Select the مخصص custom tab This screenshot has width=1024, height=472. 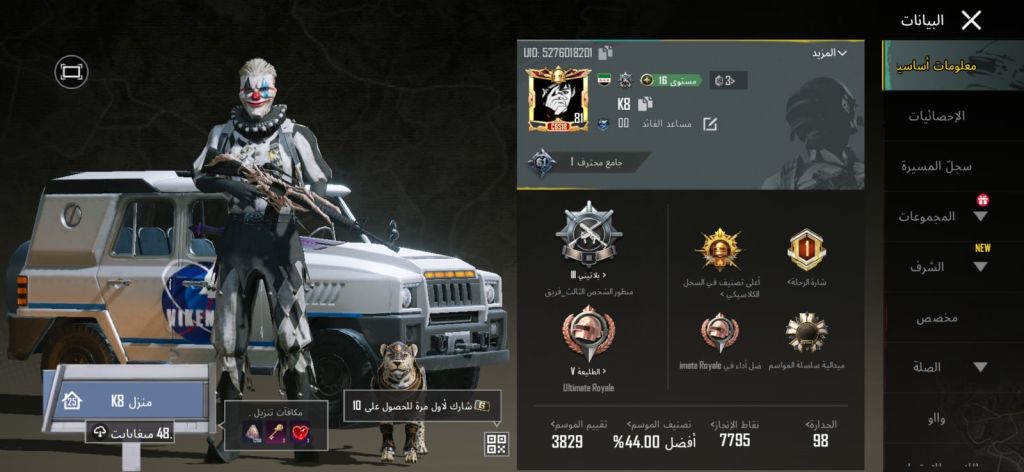936,318
